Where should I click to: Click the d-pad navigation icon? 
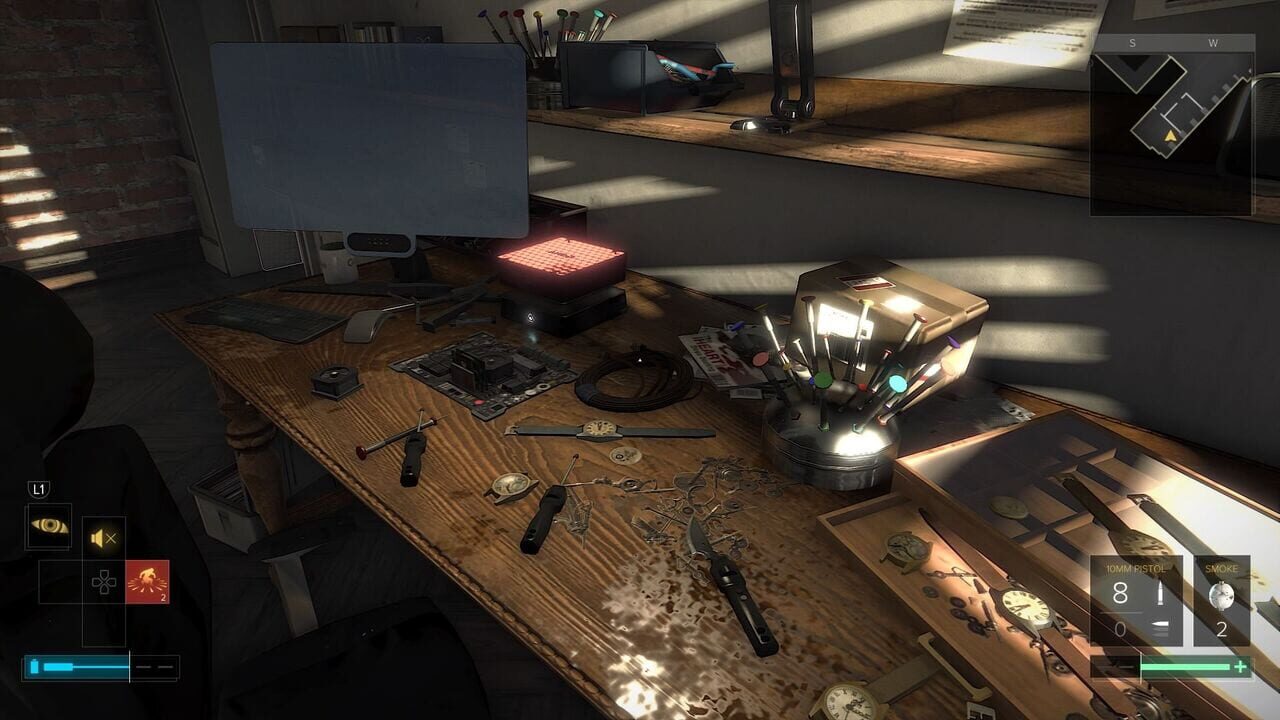103,581
